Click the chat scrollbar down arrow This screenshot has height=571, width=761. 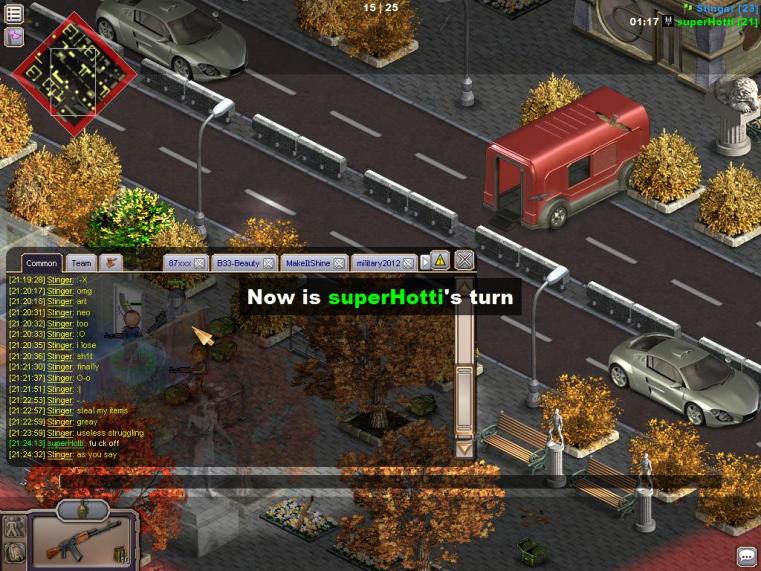(x=464, y=449)
